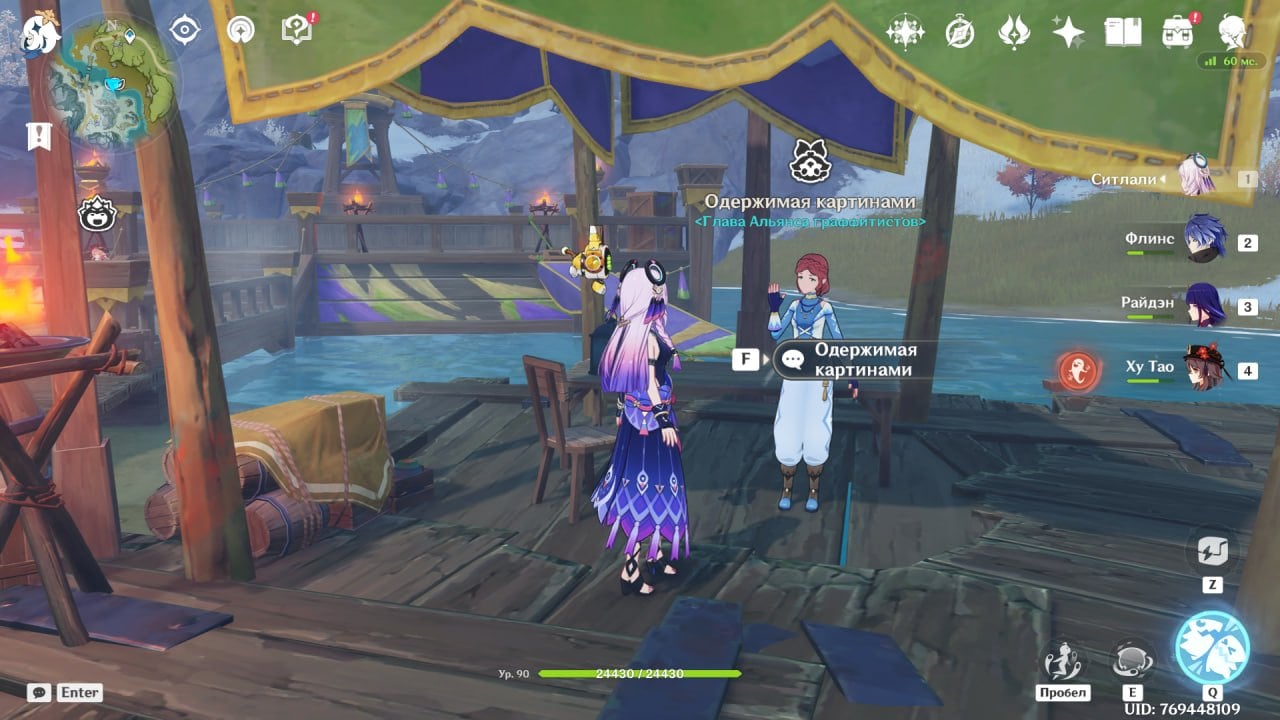
Task: Open the Wish sparkle star icon
Action: (x=1068, y=32)
